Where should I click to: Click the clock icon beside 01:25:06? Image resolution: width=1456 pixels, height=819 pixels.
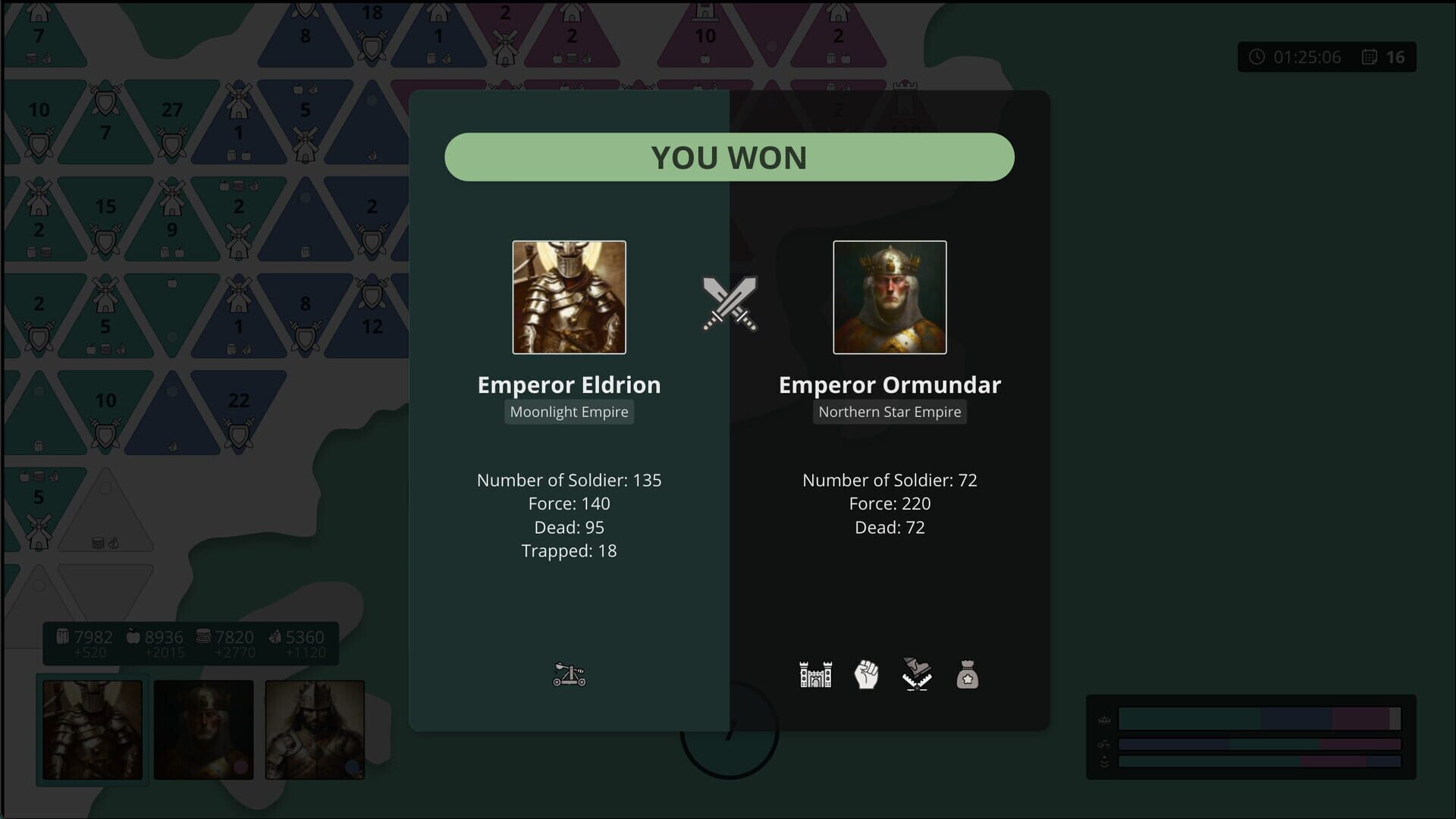pyautogui.click(x=1257, y=57)
